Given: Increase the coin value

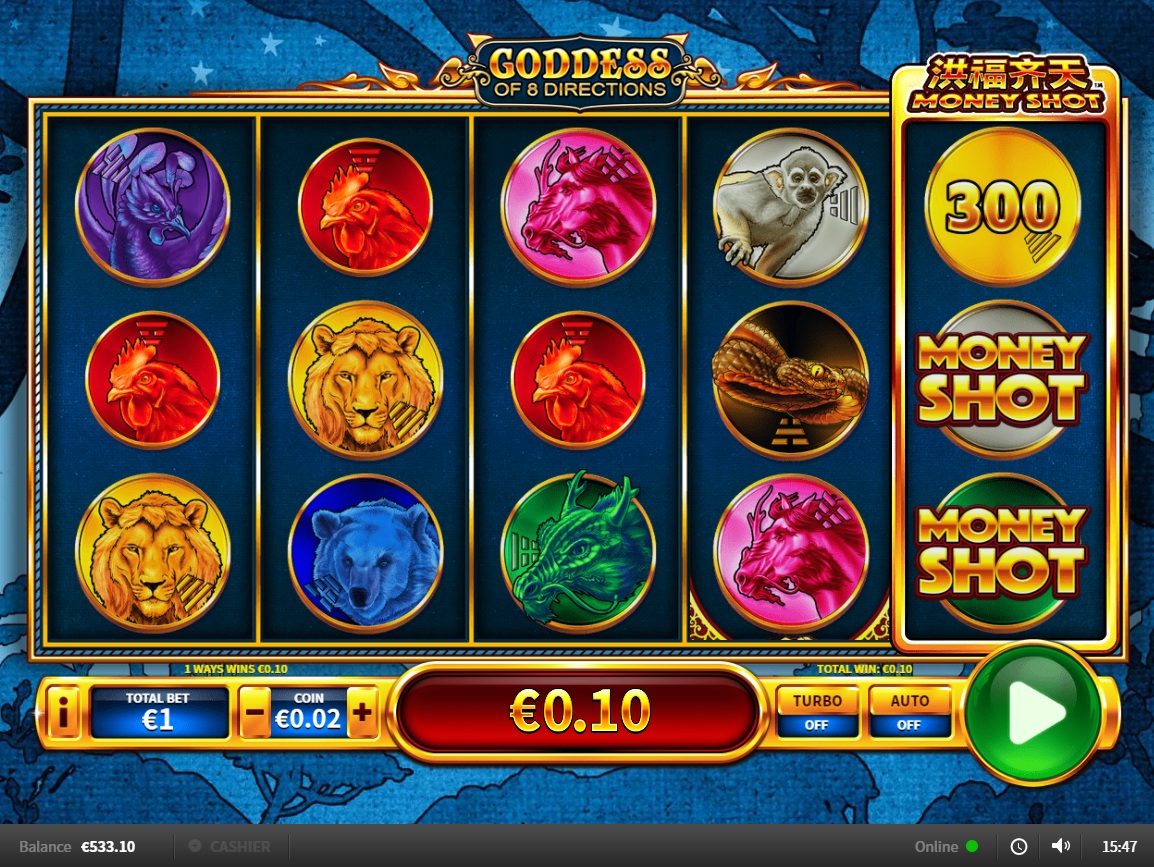Looking at the screenshot, I should tap(362, 714).
